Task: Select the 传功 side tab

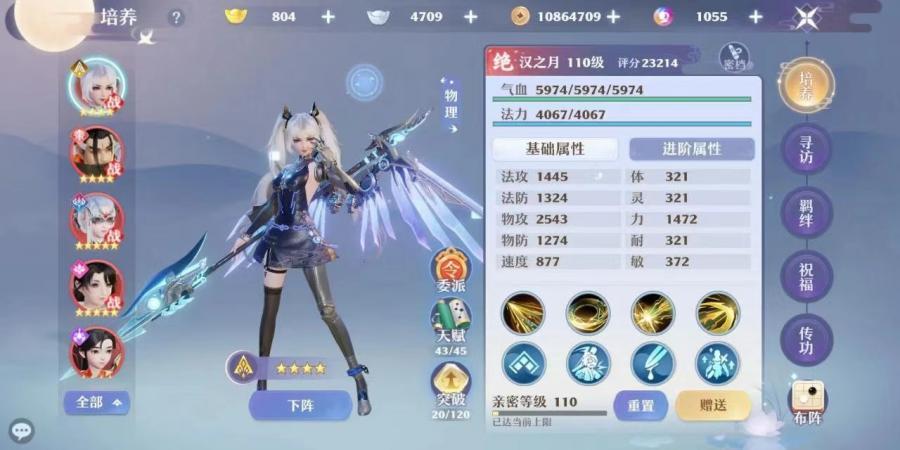Action: click(806, 339)
